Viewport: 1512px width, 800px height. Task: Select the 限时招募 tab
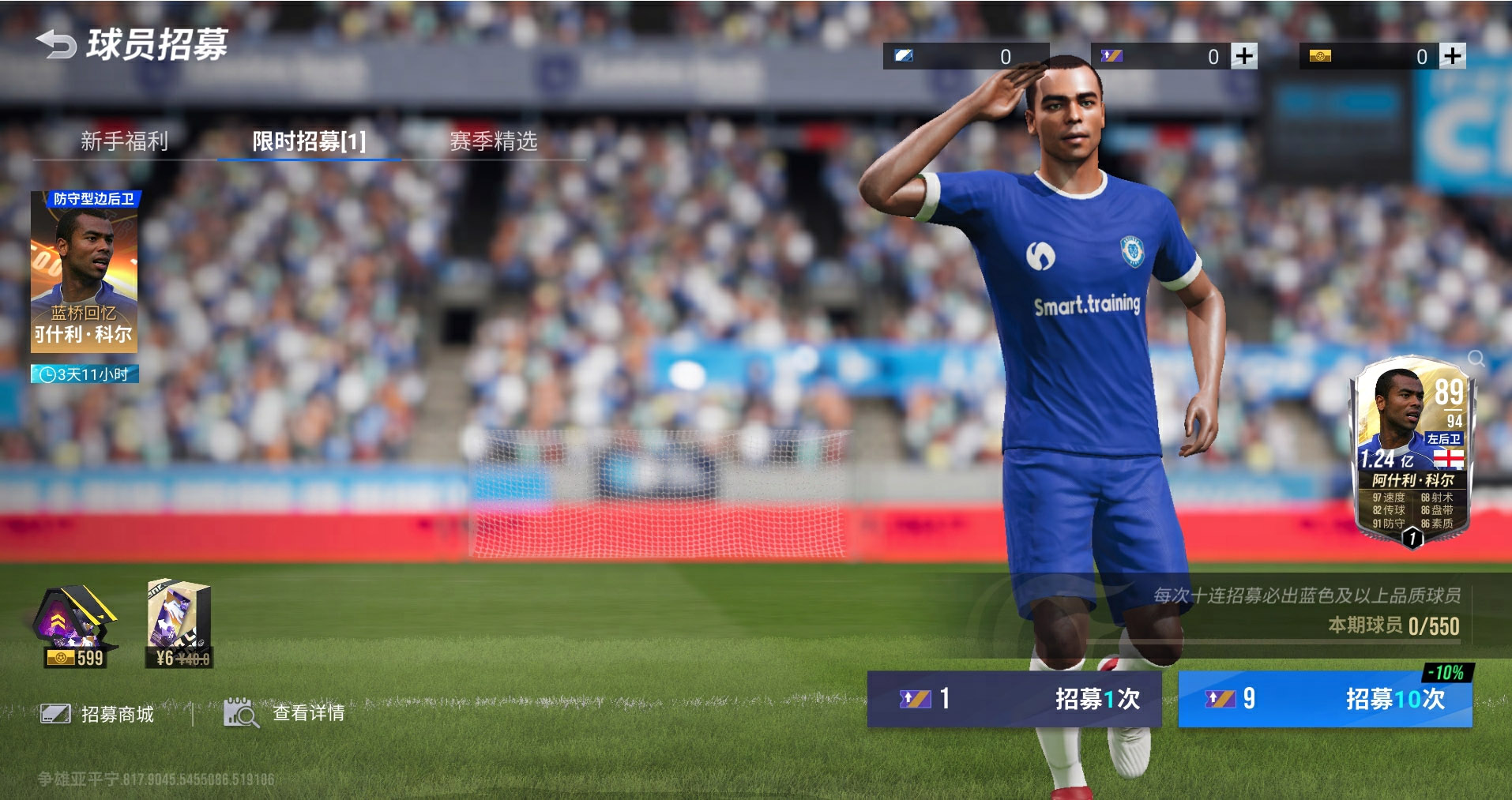(x=309, y=141)
